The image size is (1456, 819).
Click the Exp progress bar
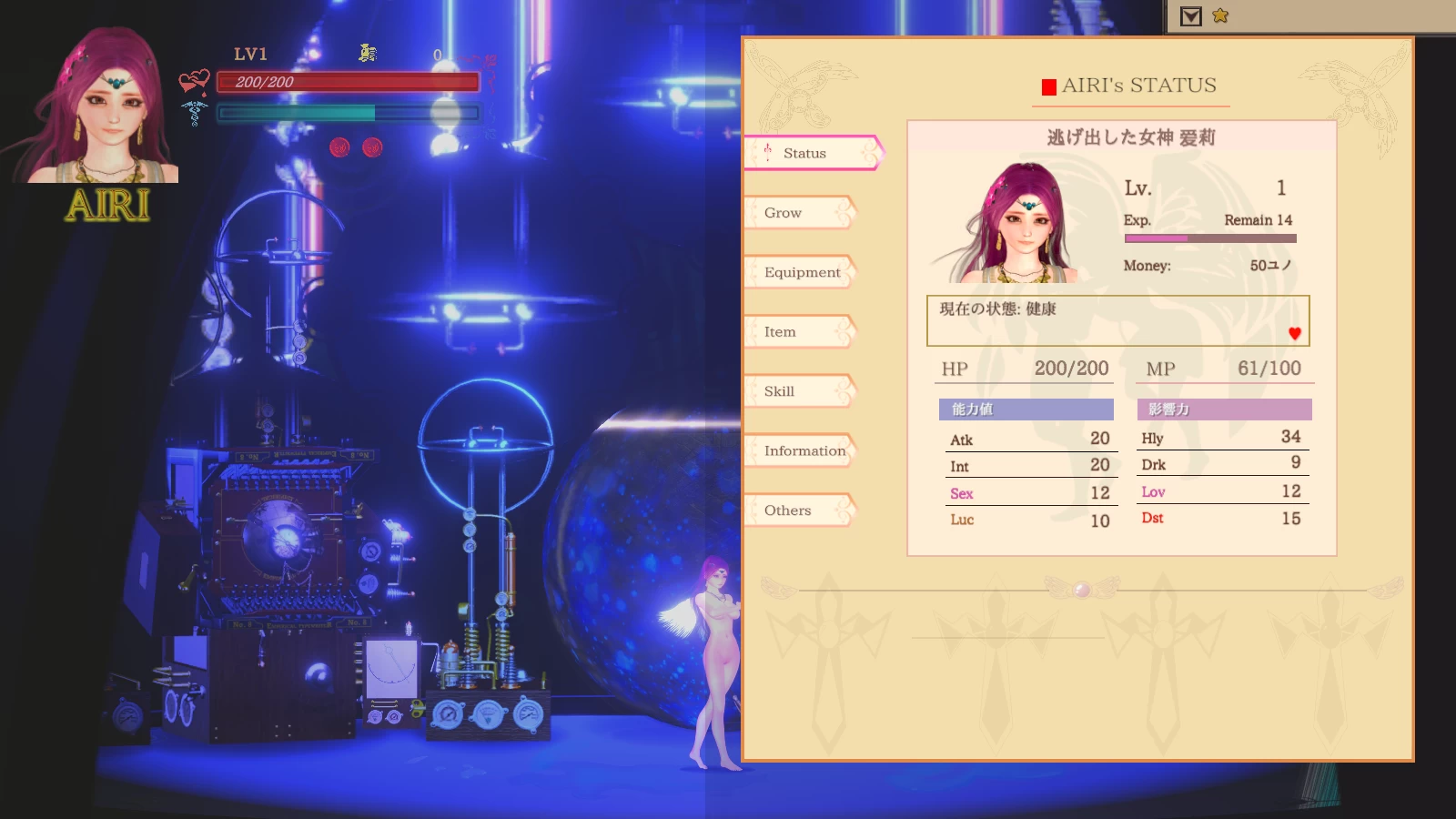(1210, 238)
